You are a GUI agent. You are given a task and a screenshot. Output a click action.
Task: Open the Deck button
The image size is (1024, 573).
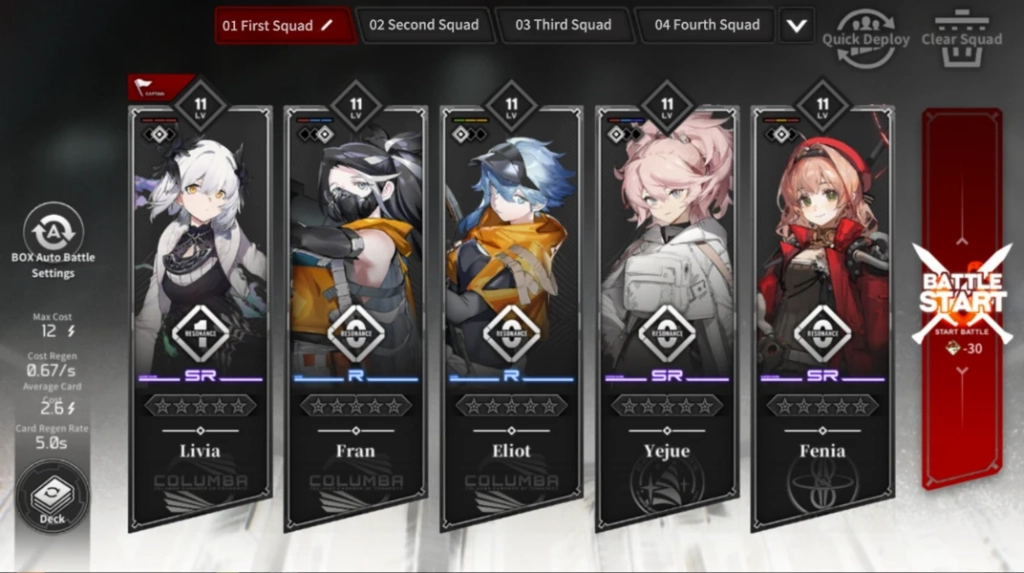coord(52,496)
